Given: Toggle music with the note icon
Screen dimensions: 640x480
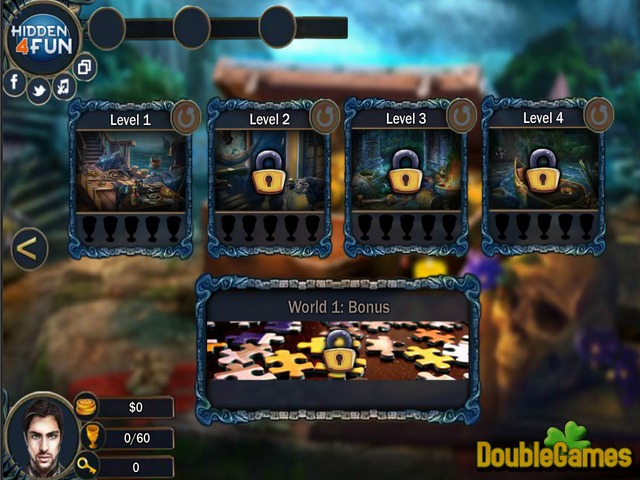Looking at the screenshot, I should [63, 87].
